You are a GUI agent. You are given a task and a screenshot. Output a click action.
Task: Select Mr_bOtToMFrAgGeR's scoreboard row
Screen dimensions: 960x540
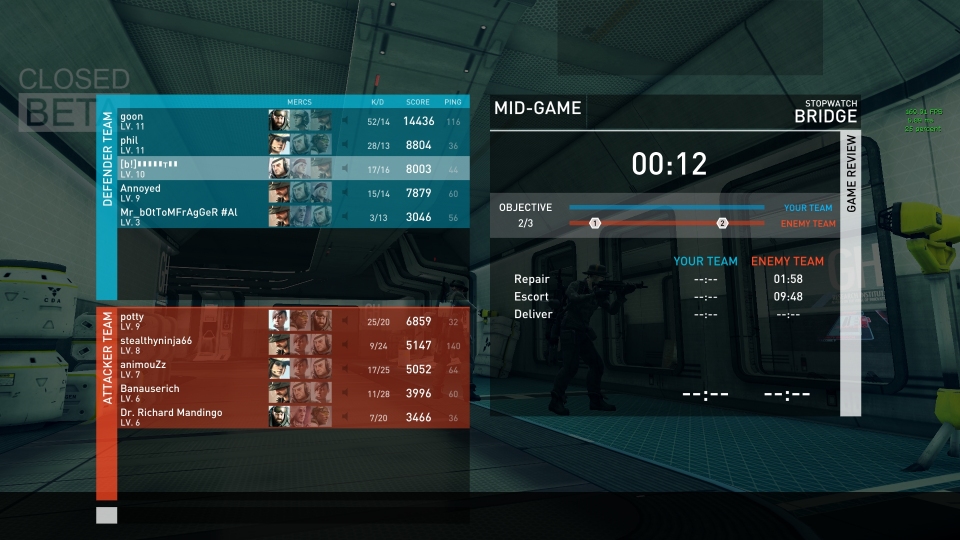190,217
